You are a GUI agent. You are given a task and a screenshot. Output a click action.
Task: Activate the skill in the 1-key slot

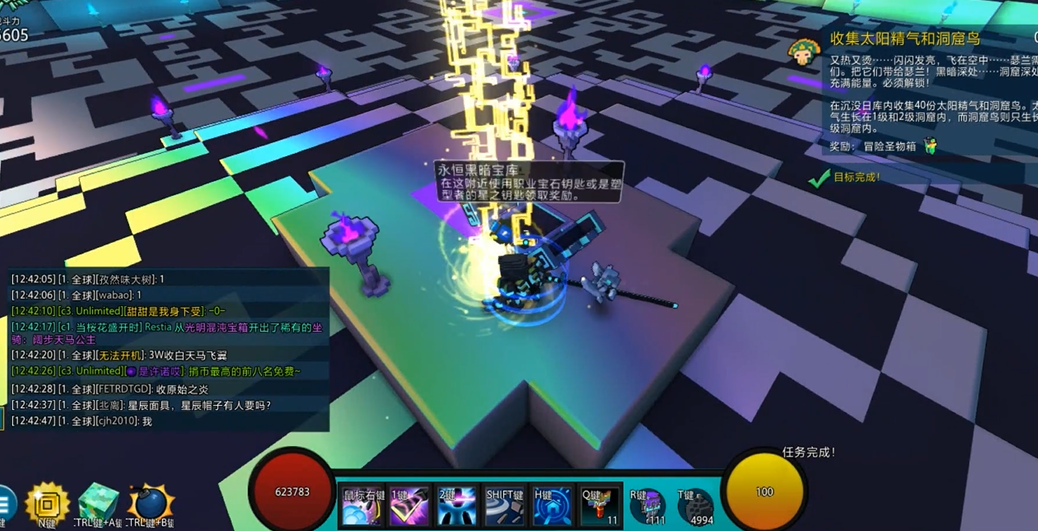coord(410,507)
